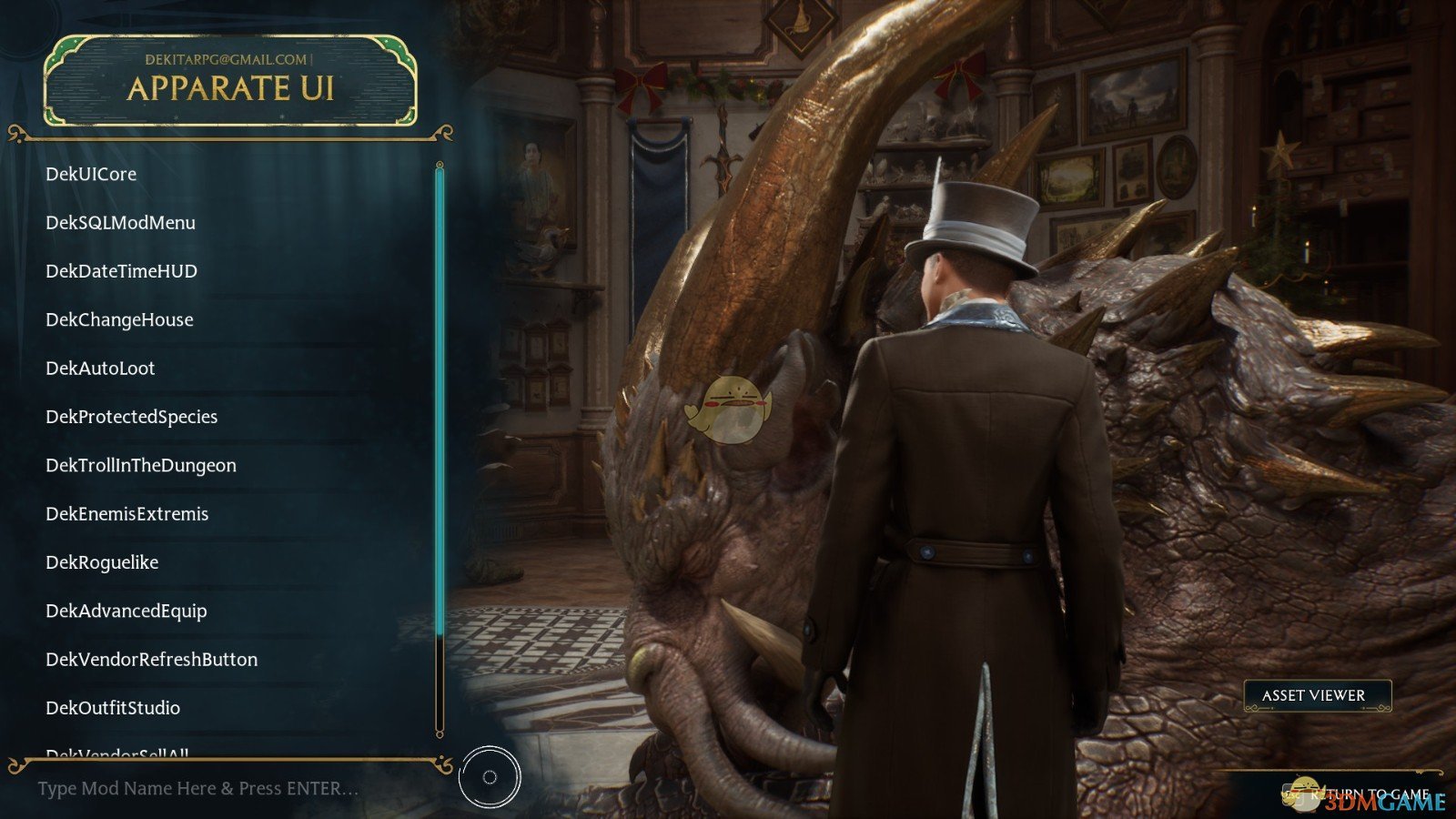This screenshot has width=1456, height=819.
Task: Click the mod name text field
Action: [198, 789]
